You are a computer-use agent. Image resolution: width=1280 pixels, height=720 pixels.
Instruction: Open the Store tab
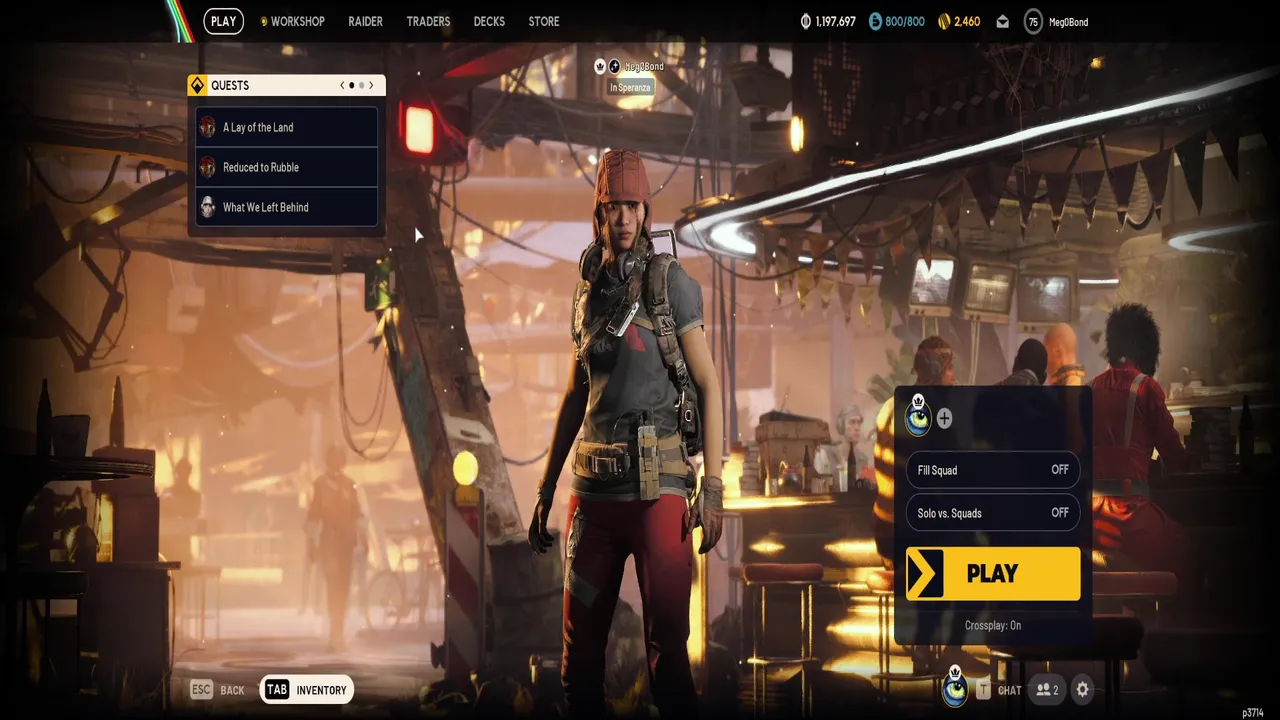point(544,21)
